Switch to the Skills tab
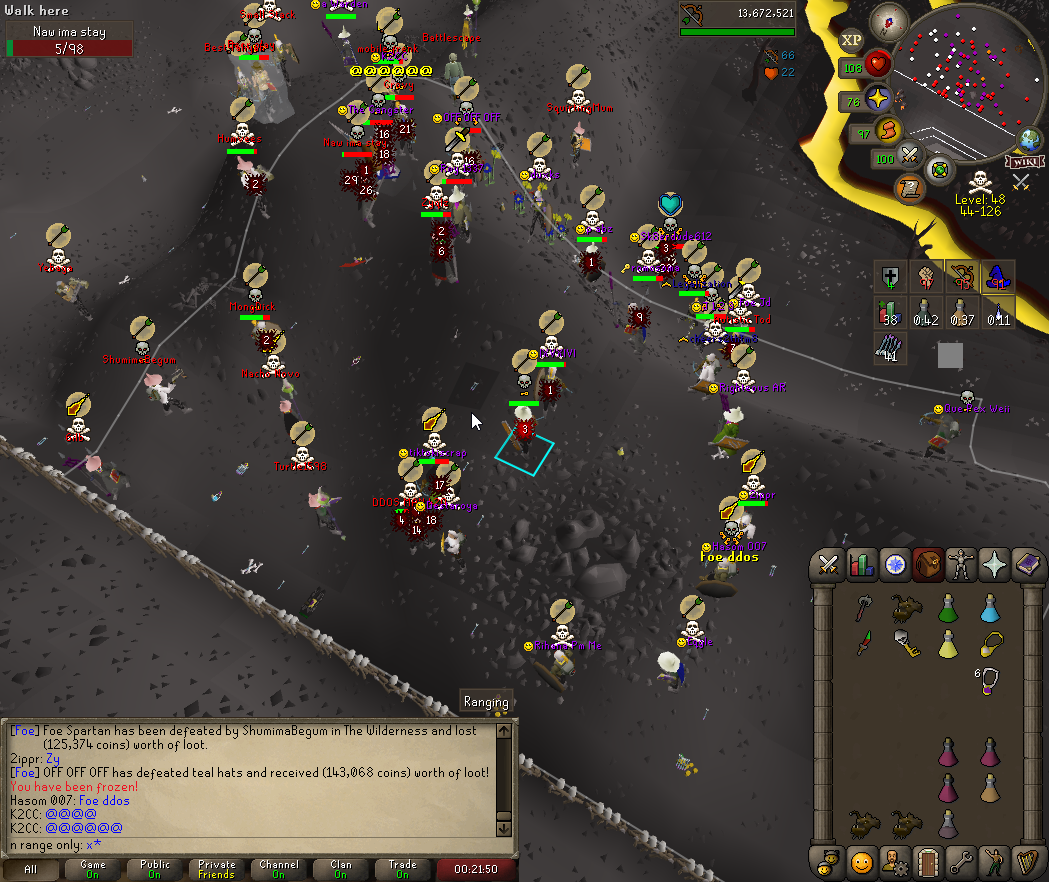Viewport: 1049px width, 882px height. 860,565
